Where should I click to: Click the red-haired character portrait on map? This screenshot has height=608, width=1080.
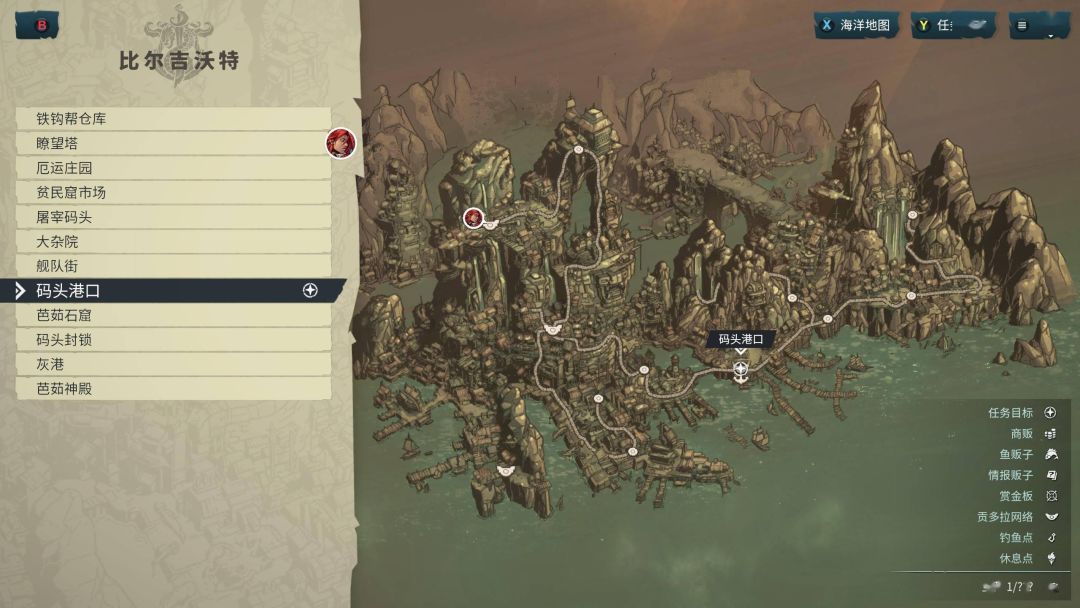(x=474, y=217)
